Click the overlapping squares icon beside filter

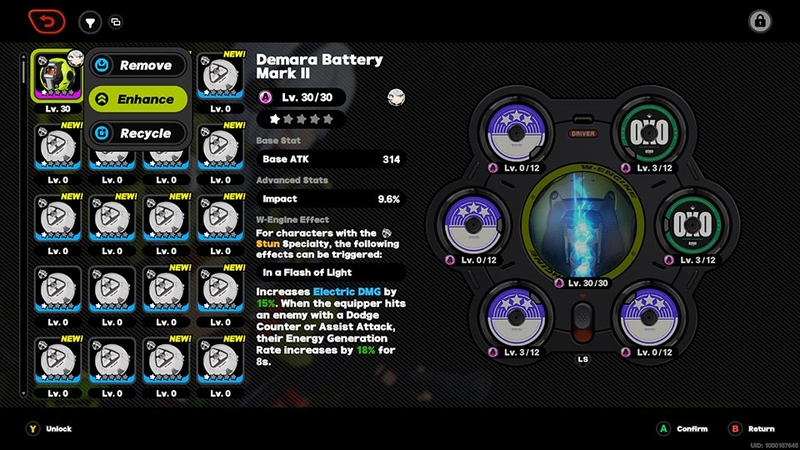pos(116,22)
